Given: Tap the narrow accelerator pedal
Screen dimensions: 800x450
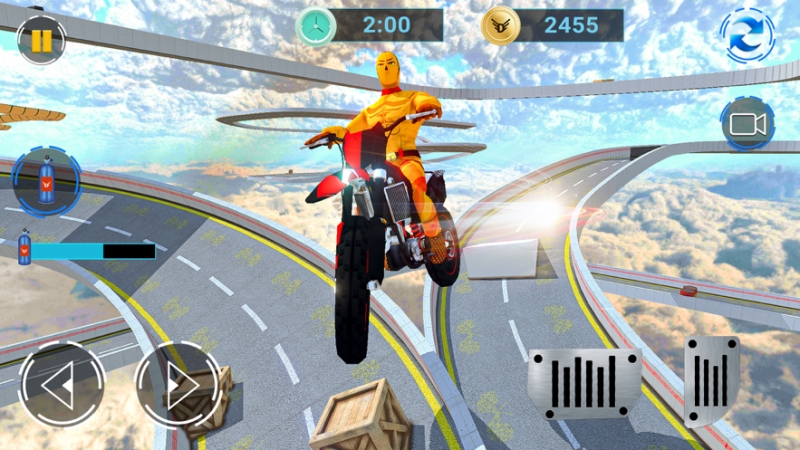Looking at the screenshot, I should click(x=712, y=379).
